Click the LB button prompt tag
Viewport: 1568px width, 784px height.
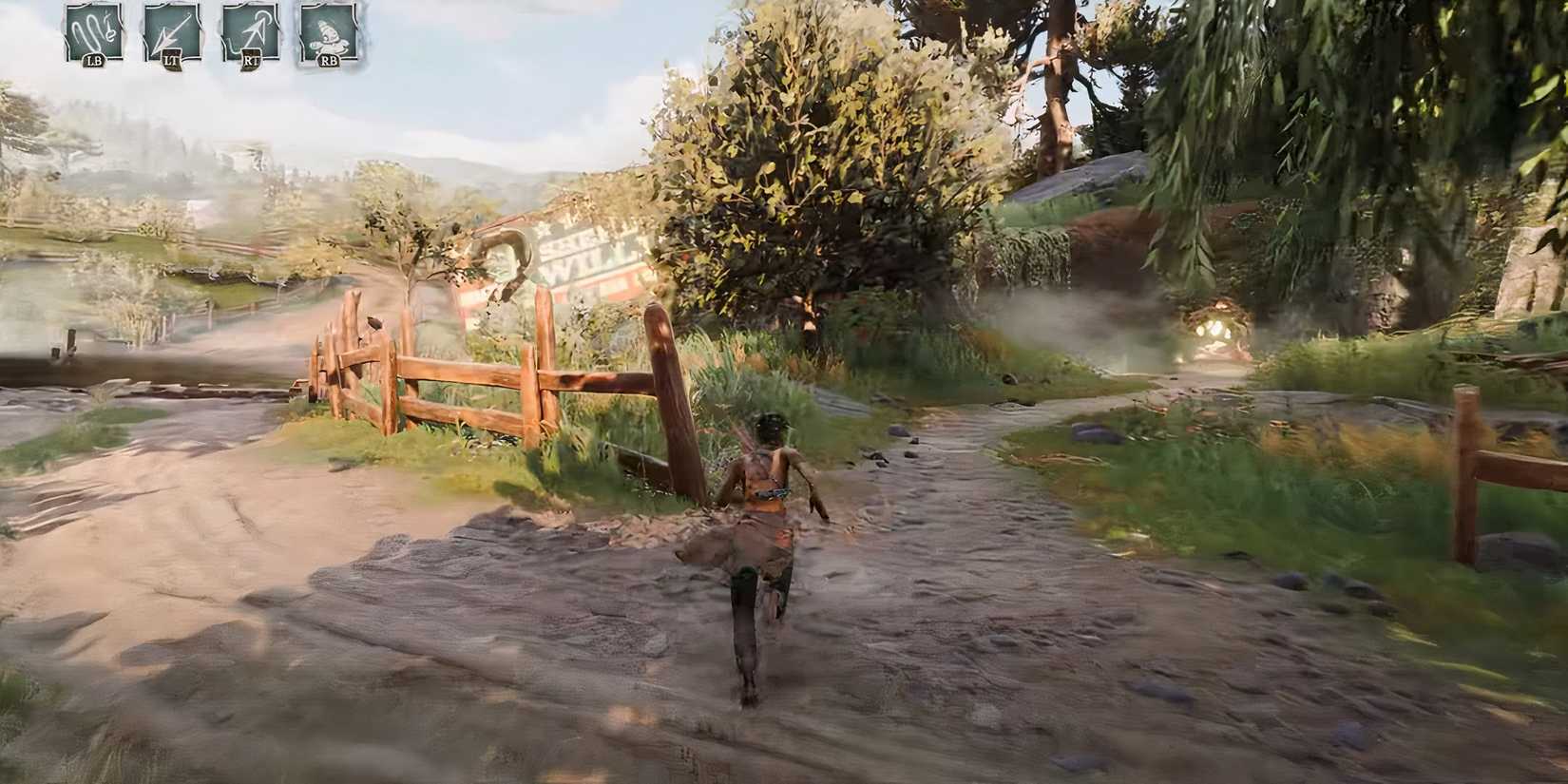tap(94, 61)
